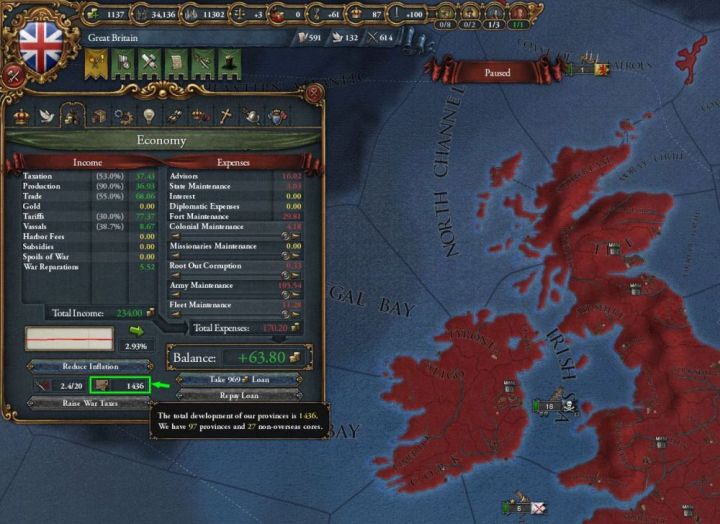Open the top hat banner alert
This screenshot has width=720, height=524.
[x=229, y=64]
